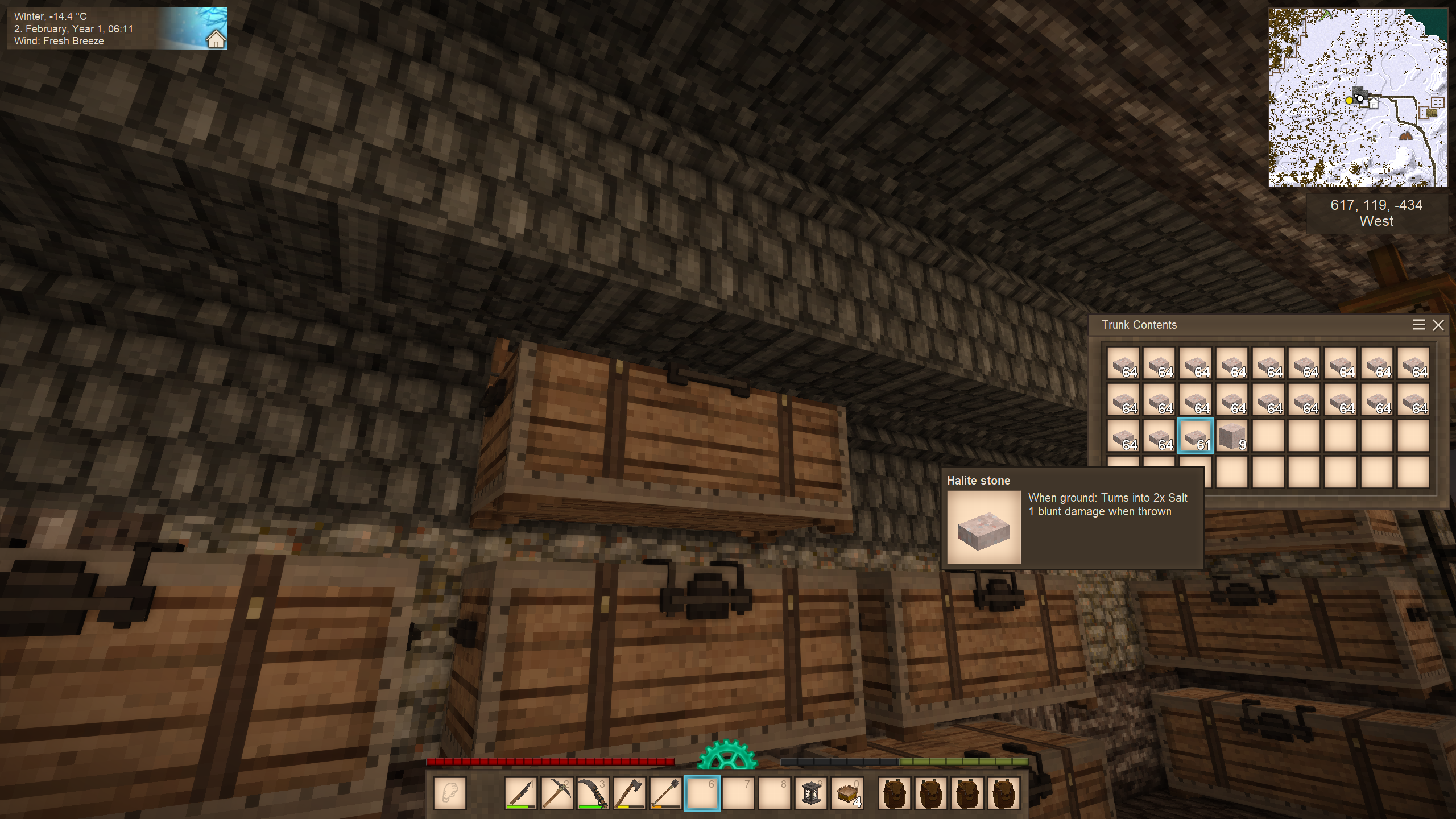The image size is (1456, 819).
Task: Select the halite stone stack of 61
Action: pos(1195,436)
